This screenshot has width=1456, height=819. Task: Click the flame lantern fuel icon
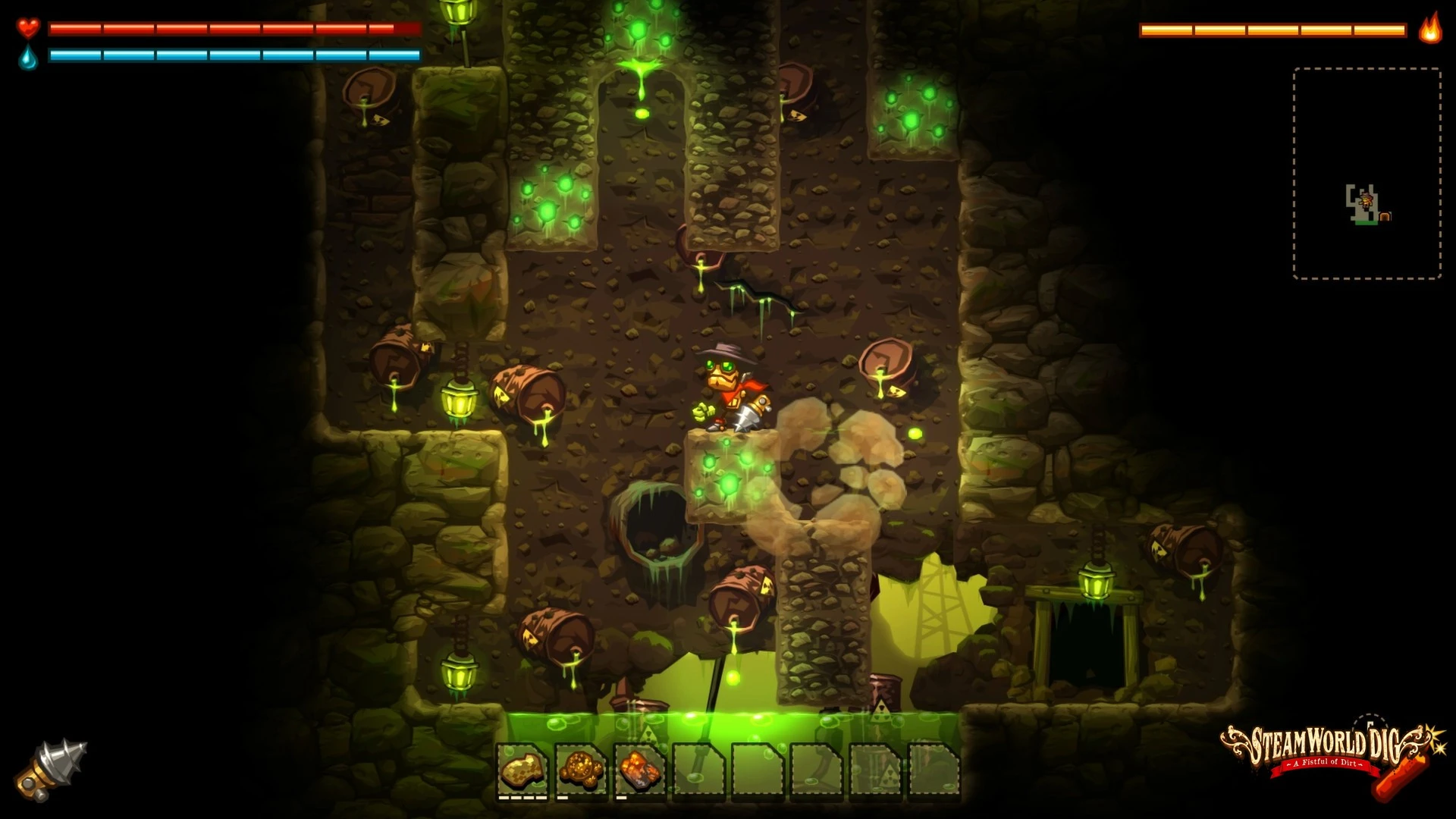[x=1430, y=29]
